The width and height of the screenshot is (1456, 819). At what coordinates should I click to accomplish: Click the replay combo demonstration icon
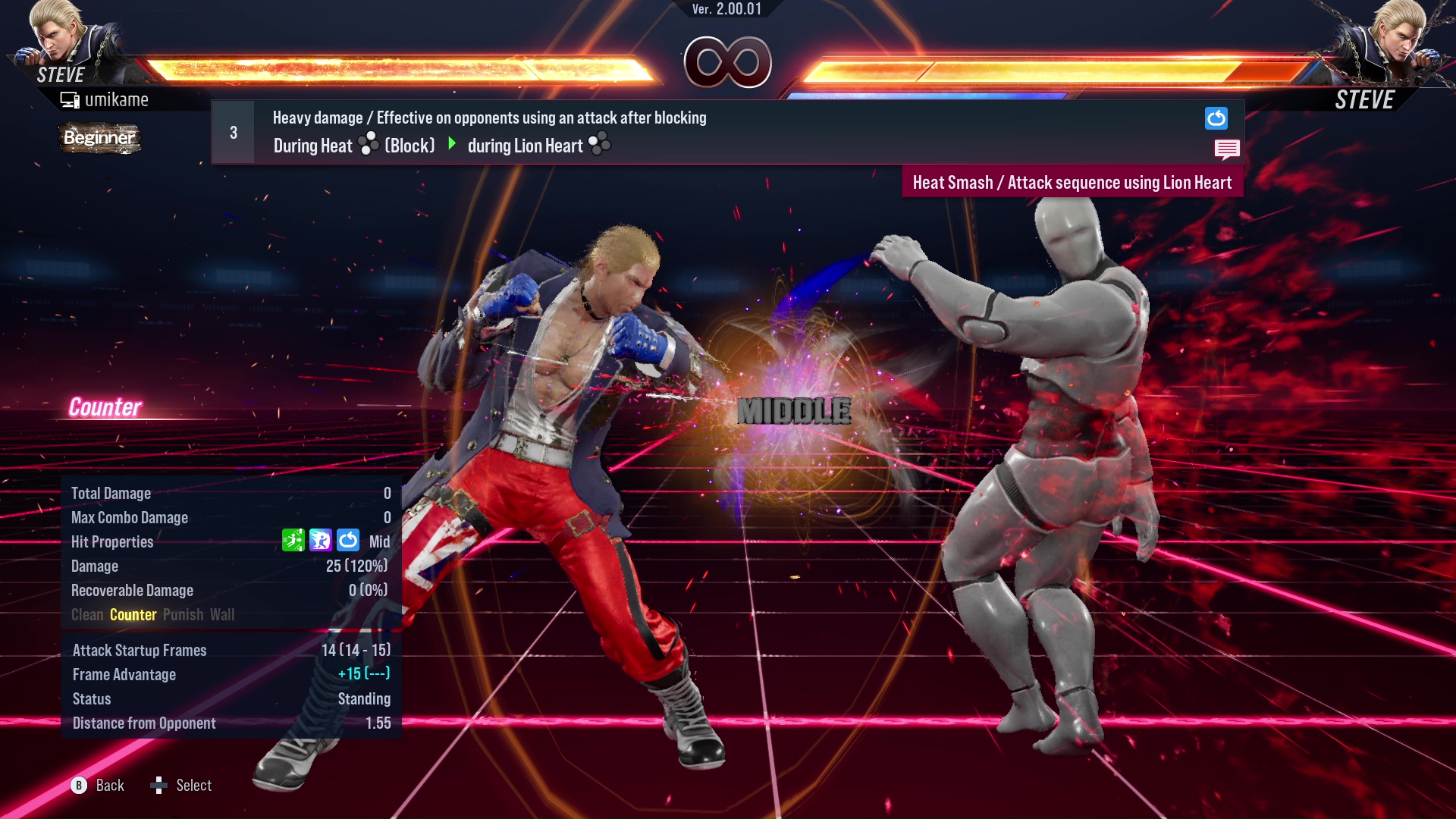(1216, 118)
